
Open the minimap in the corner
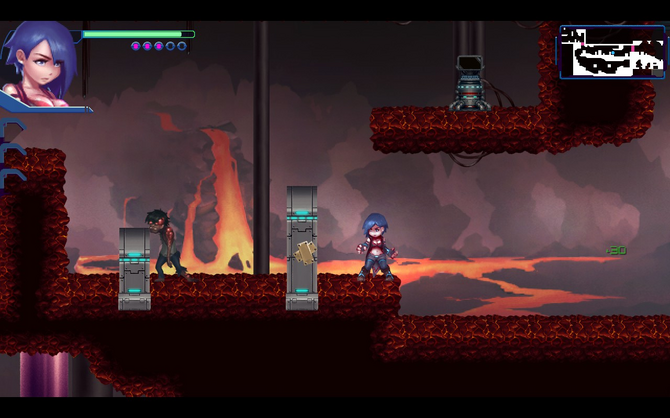point(612,52)
